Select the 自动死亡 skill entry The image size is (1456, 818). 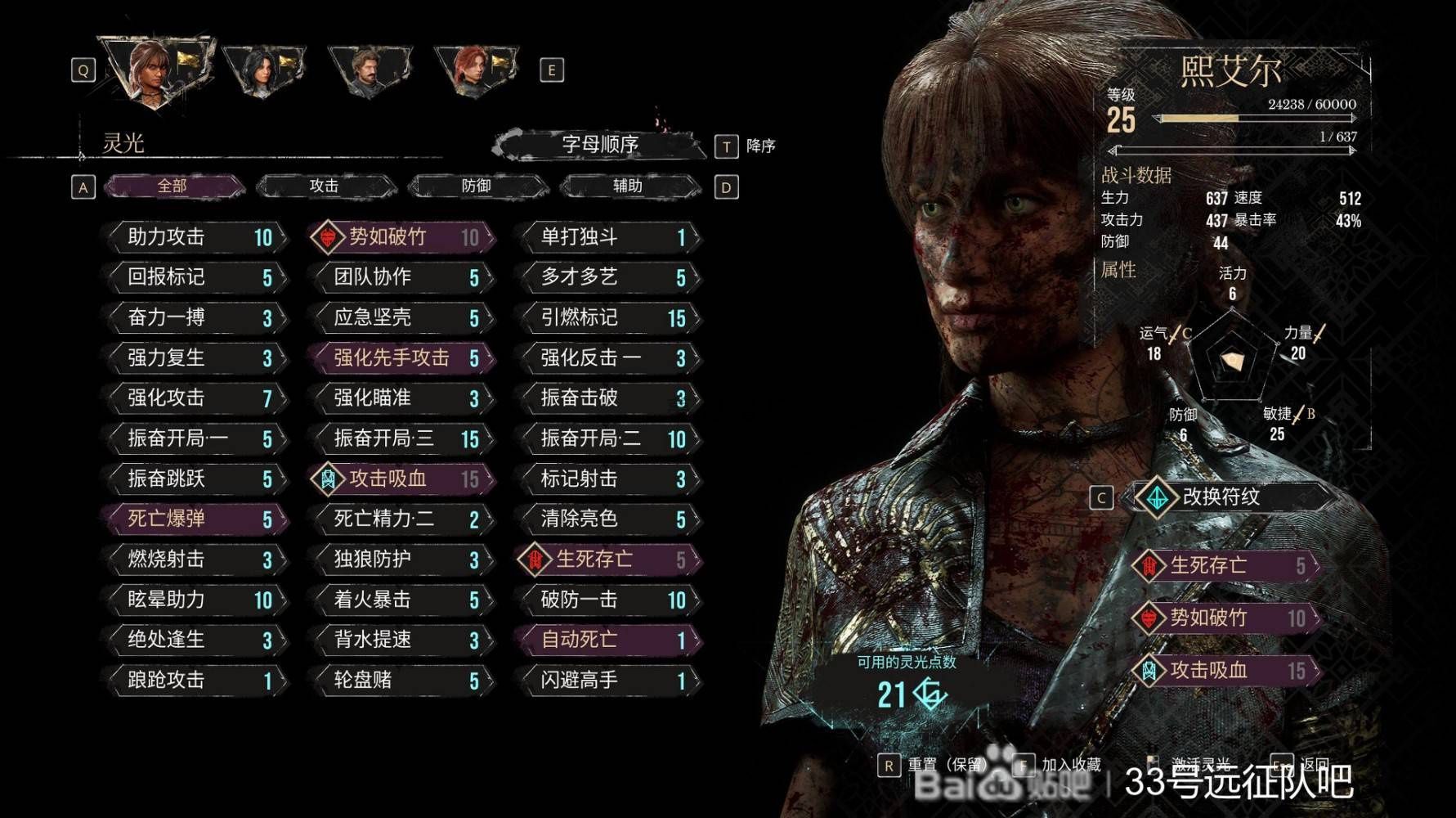611,640
